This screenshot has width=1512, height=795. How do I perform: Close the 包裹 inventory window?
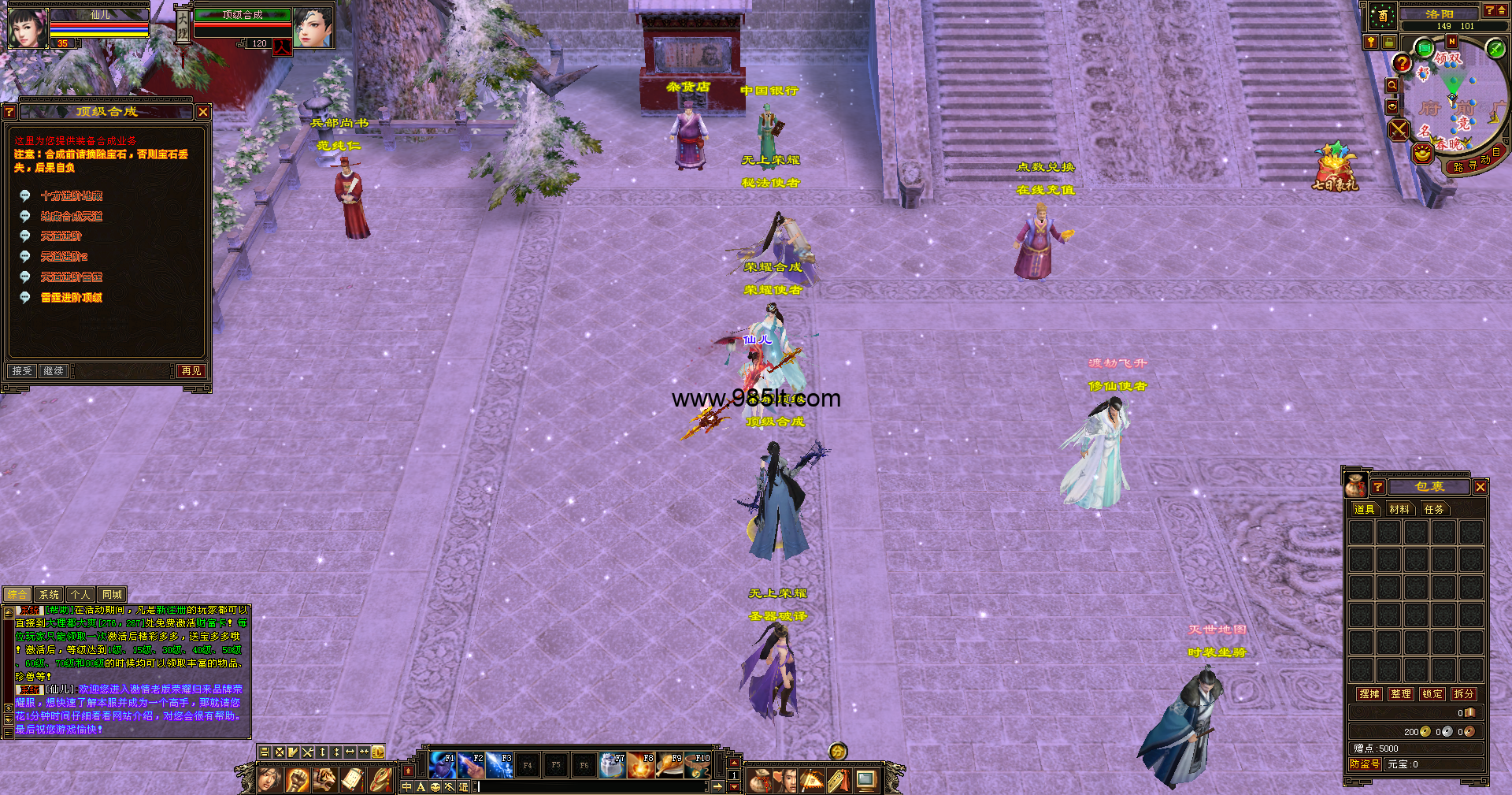point(1480,487)
